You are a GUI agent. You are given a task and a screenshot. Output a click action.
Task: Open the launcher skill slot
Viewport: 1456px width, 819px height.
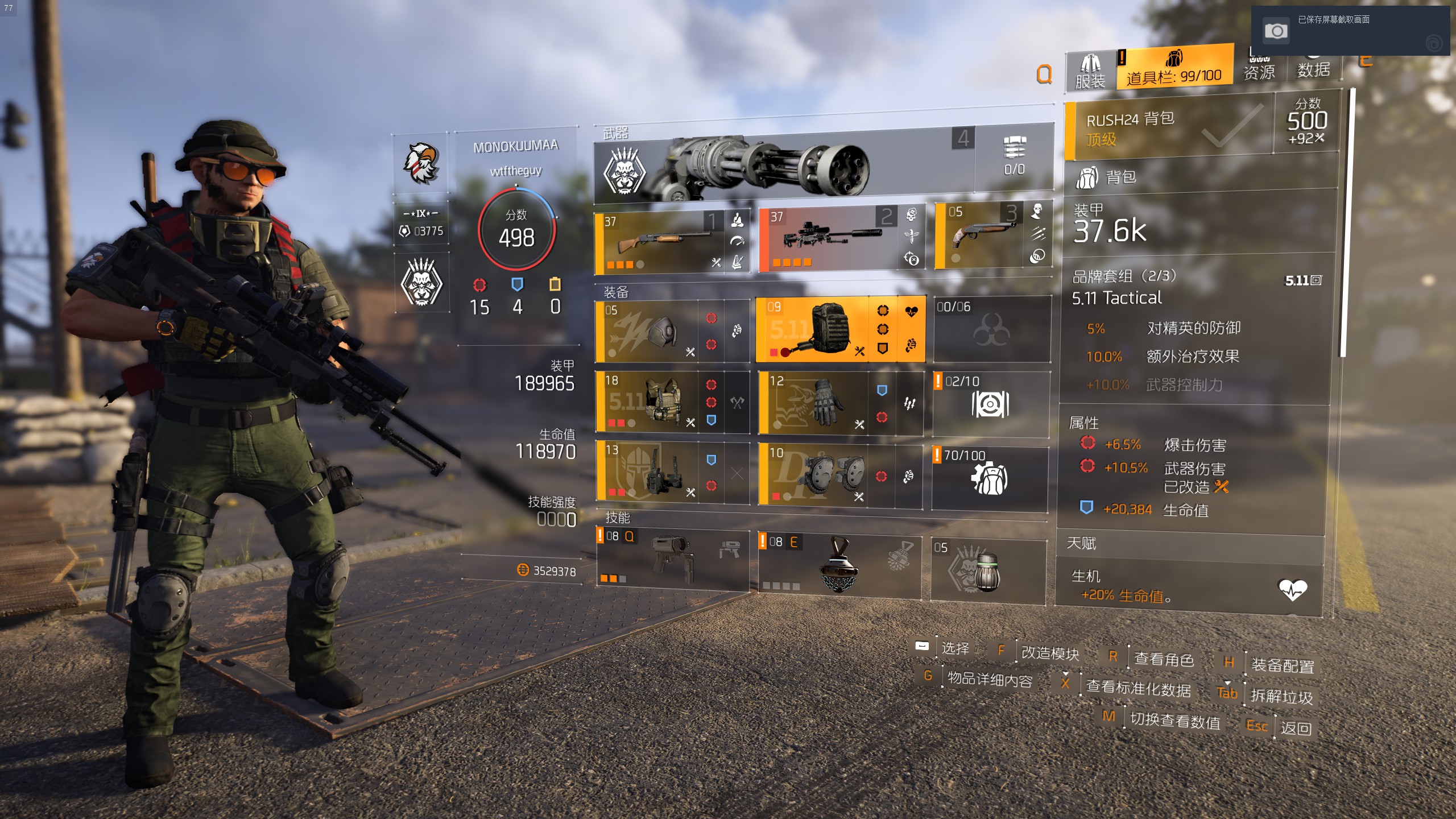(672, 560)
